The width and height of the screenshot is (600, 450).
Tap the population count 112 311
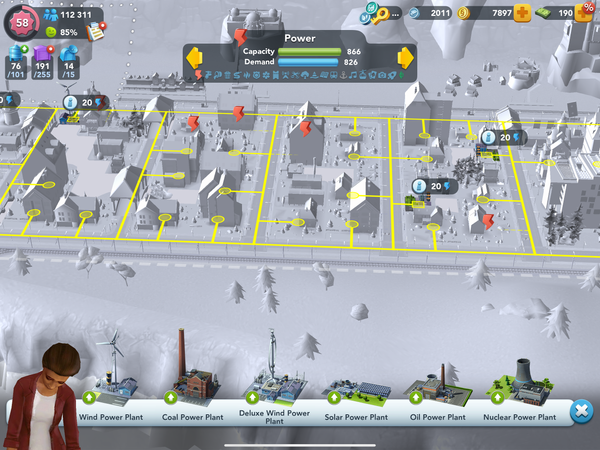76,14
